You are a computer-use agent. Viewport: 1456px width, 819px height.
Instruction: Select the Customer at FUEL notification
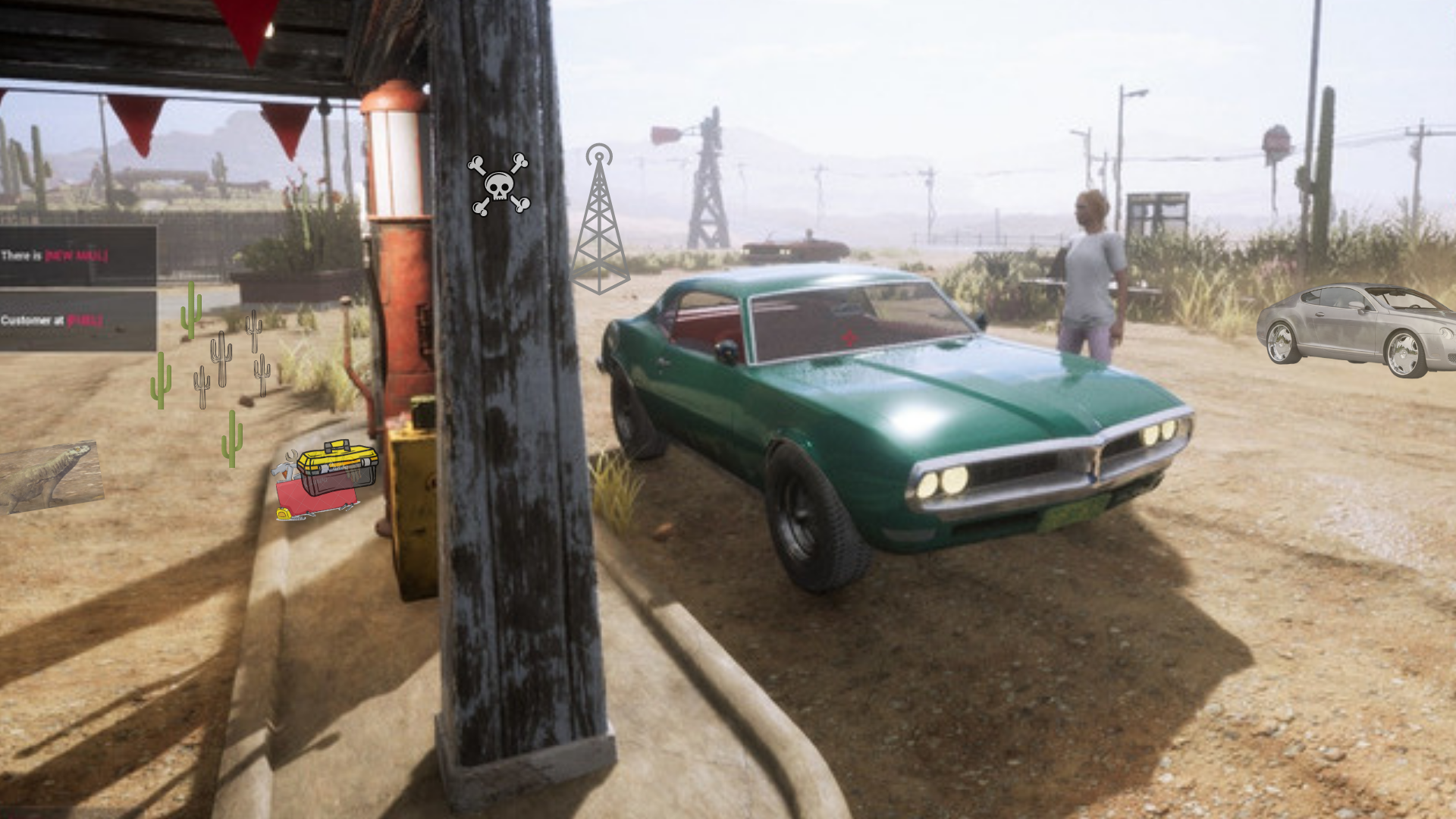77,321
